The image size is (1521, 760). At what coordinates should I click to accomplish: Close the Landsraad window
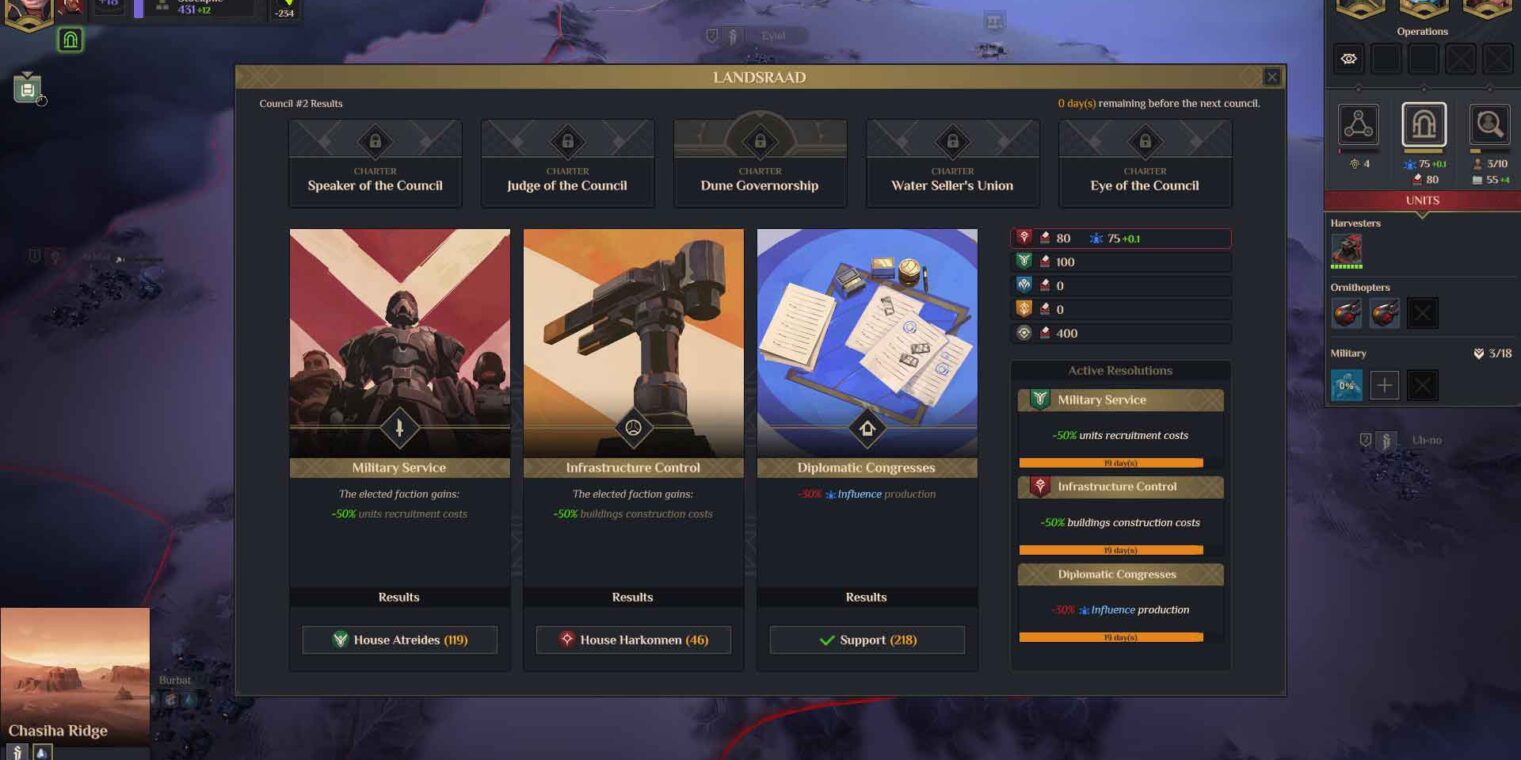(x=1271, y=77)
